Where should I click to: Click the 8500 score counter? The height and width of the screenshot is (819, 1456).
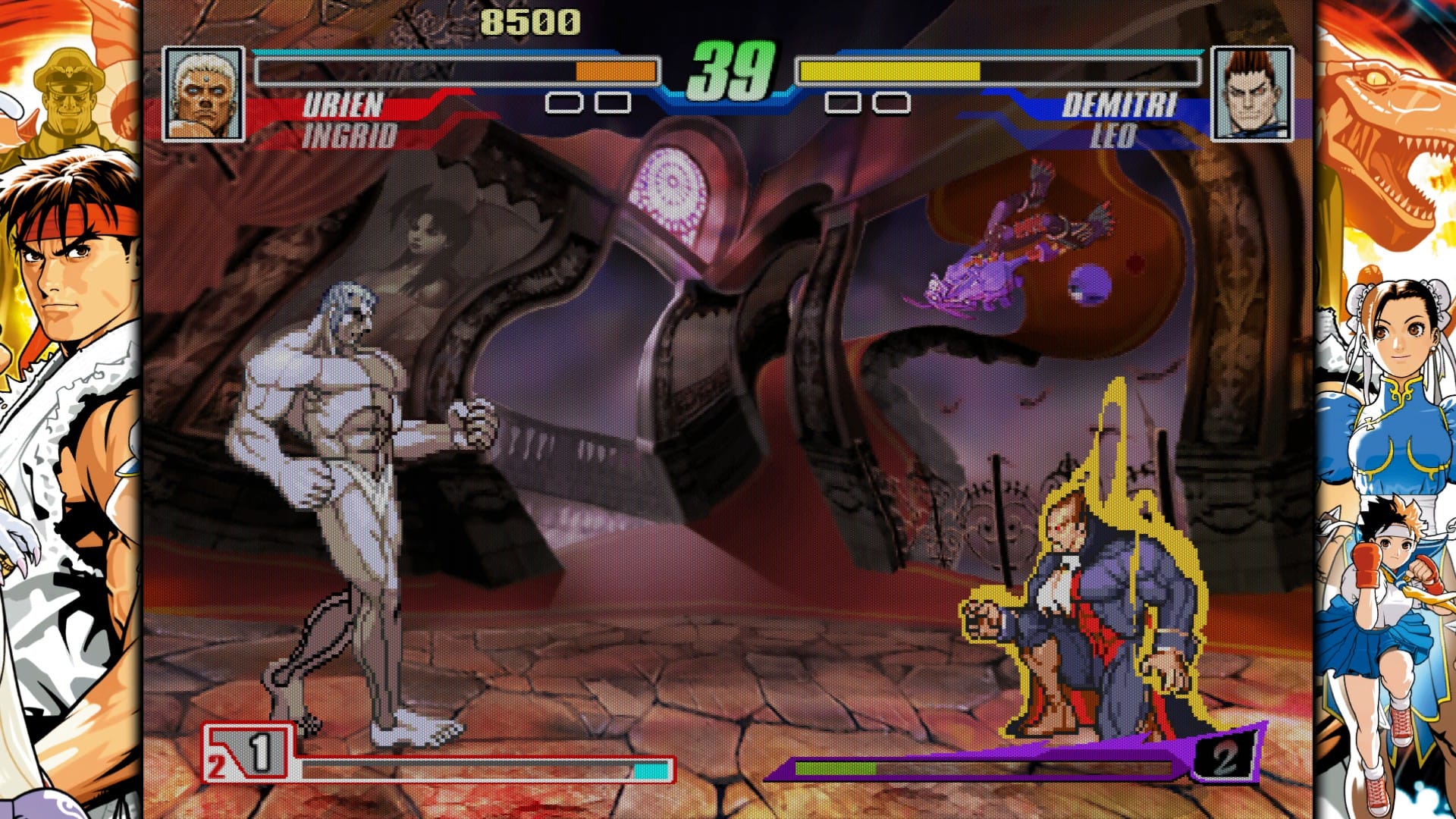[x=531, y=21]
